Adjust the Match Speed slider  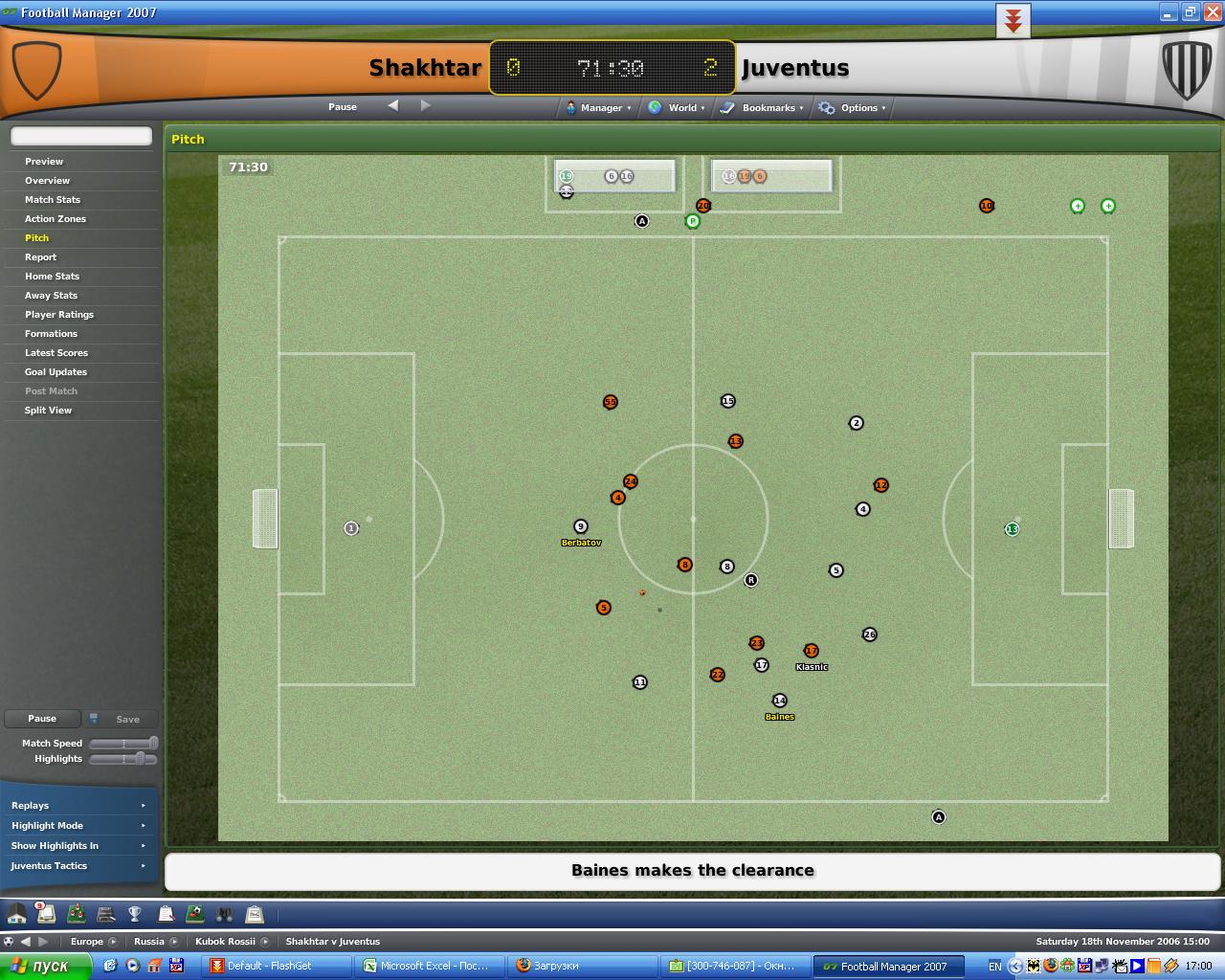click(151, 744)
